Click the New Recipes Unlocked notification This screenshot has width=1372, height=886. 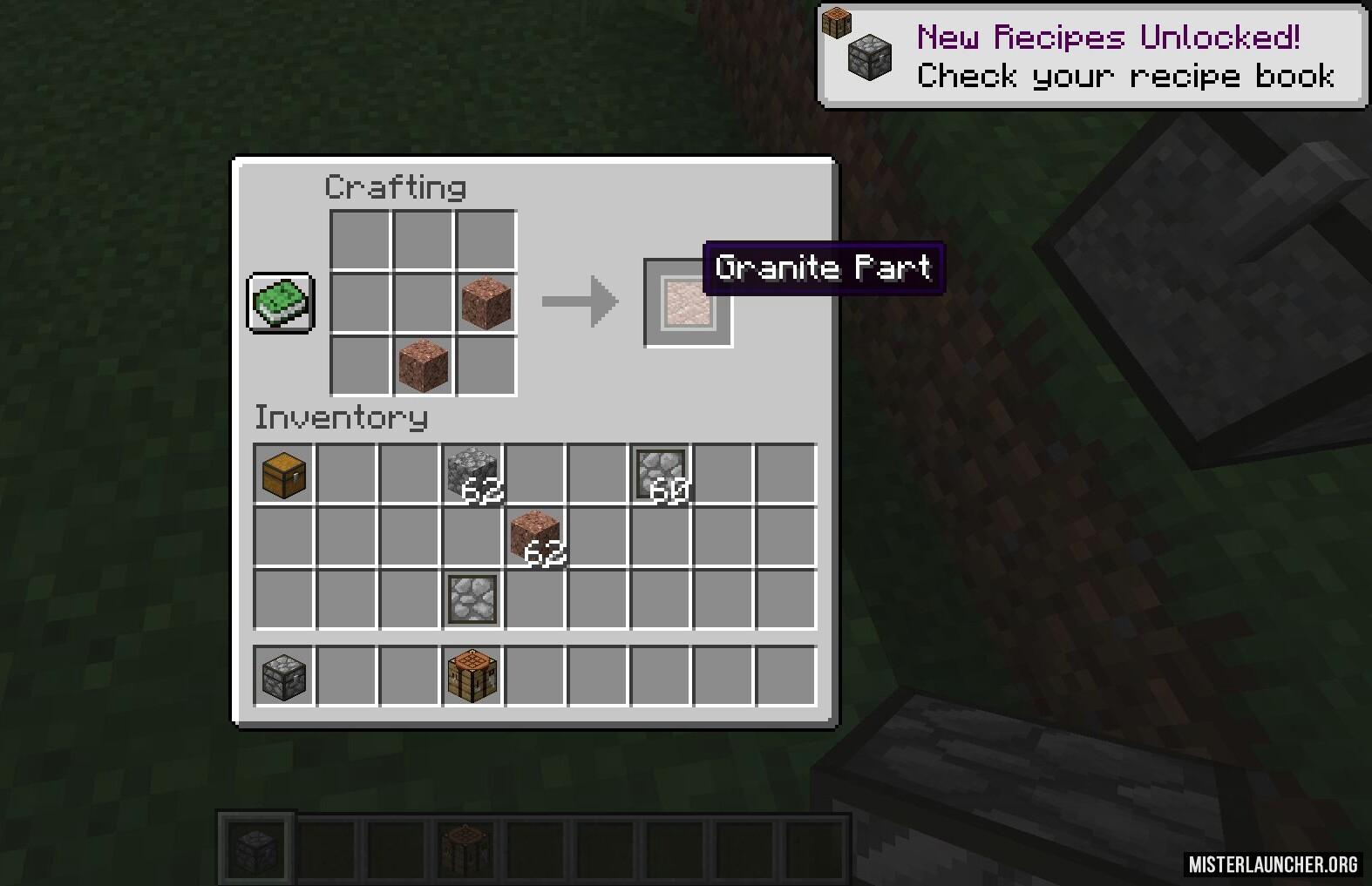point(1092,57)
